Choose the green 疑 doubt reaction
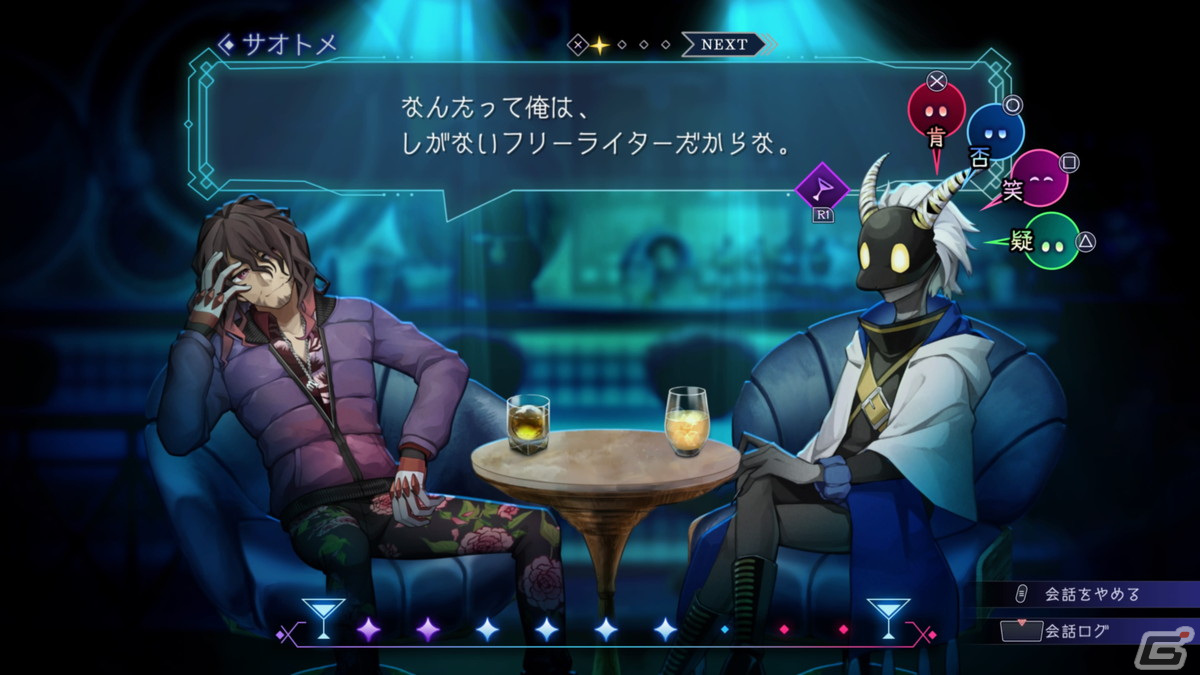Image resolution: width=1200 pixels, height=675 pixels. 1050,241
